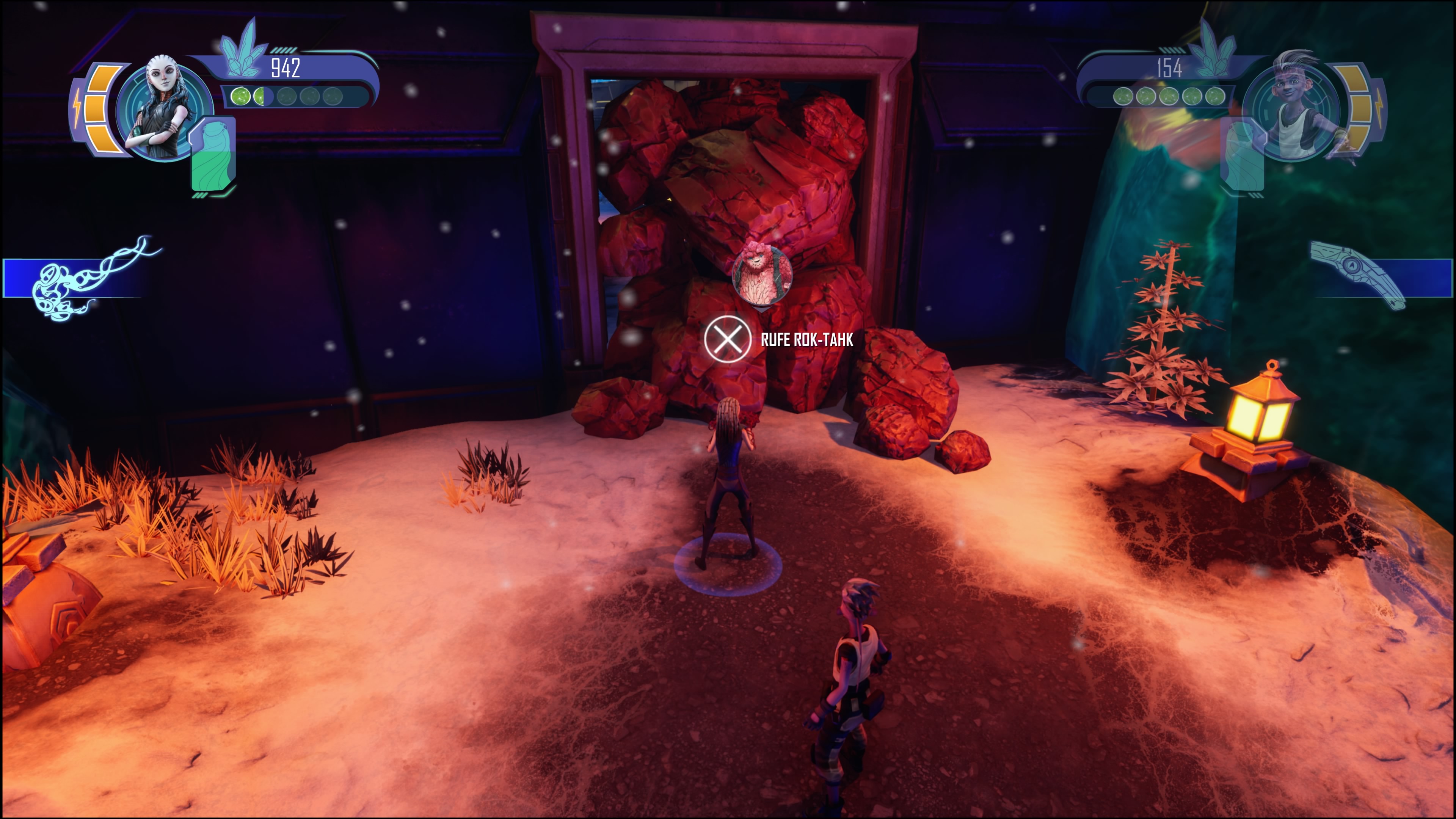
Task: Click the Rok-Tahk portrait bubble
Action: 761,275
